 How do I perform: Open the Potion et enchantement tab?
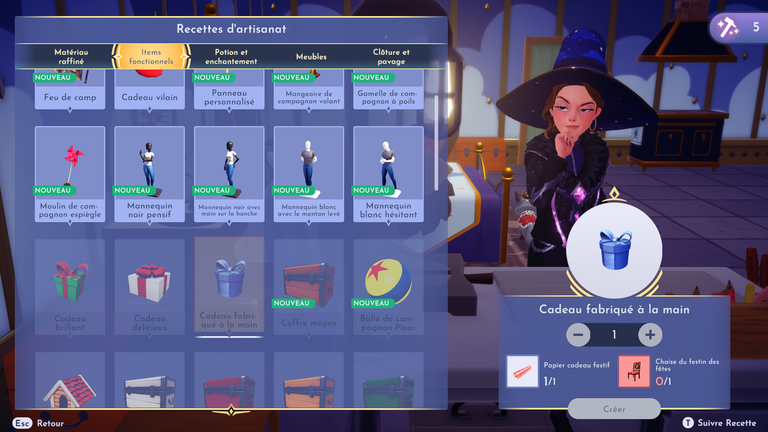pos(230,56)
